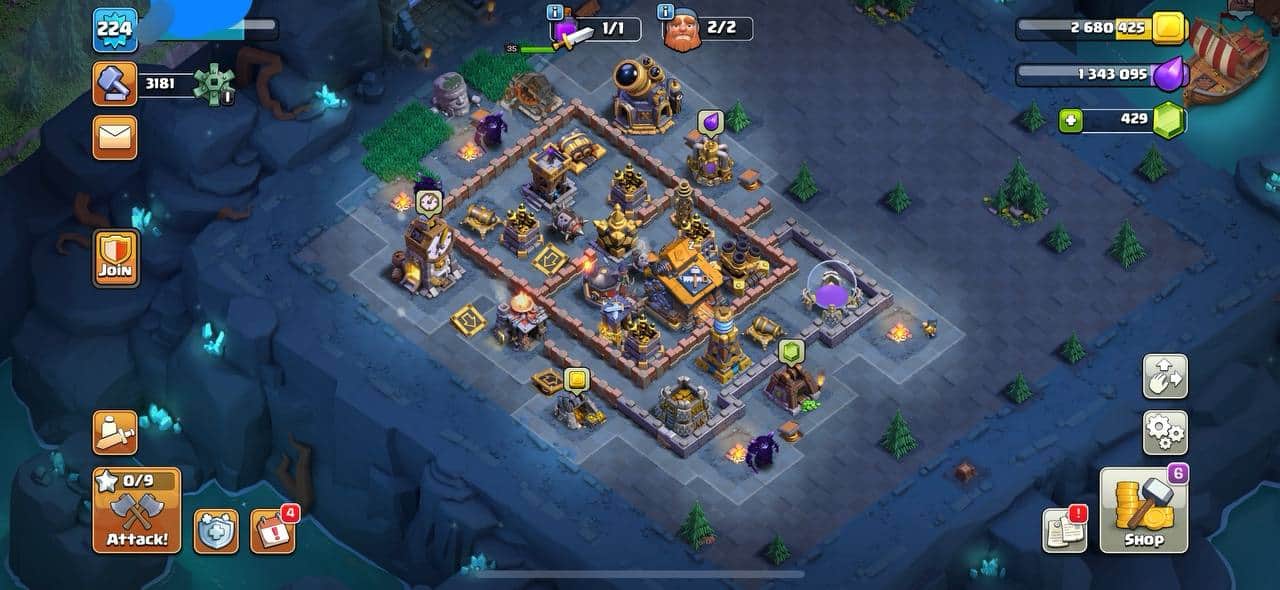1280x590 pixels.
Task: Open the settings gear menu
Action: (1165, 433)
